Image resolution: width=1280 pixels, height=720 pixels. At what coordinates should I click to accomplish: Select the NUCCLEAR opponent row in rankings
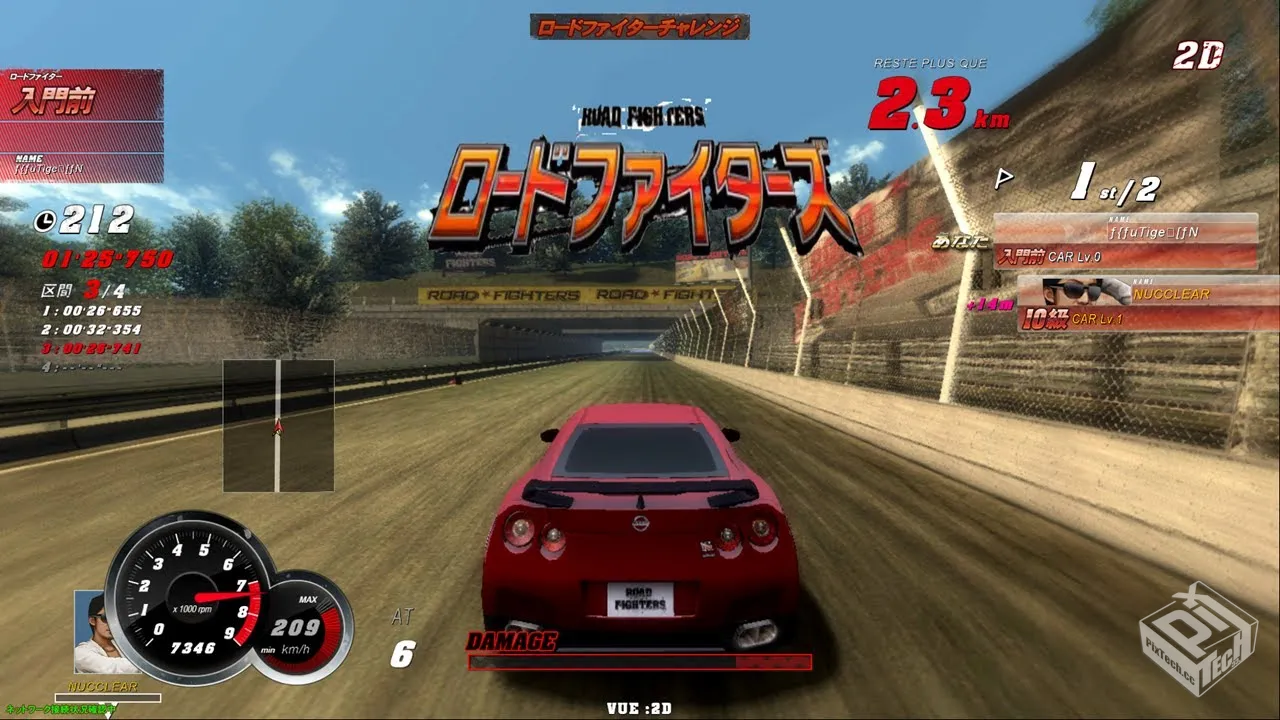click(x=1146, y=305)
